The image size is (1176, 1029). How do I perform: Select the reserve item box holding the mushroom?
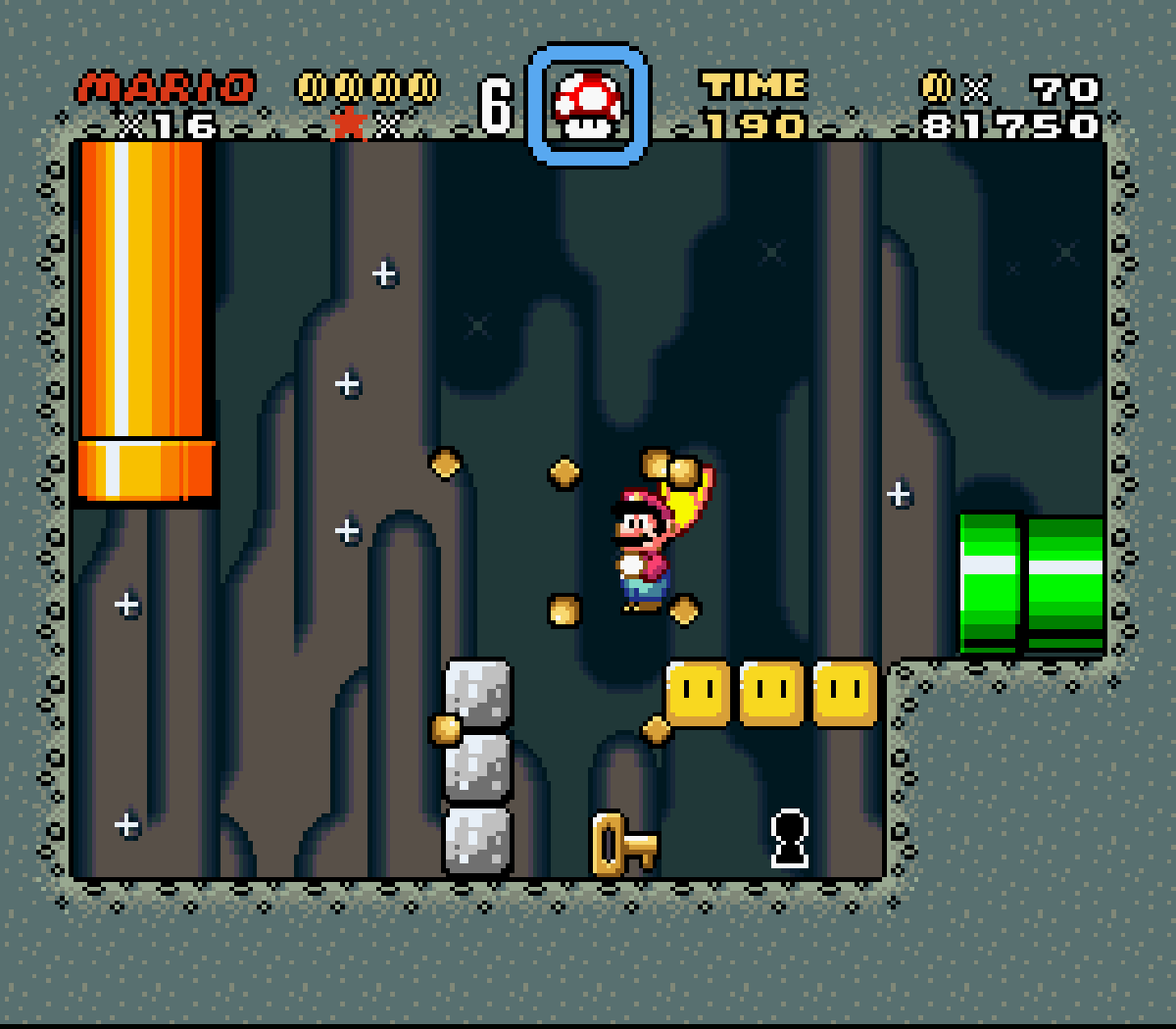[x=588, y=104]
